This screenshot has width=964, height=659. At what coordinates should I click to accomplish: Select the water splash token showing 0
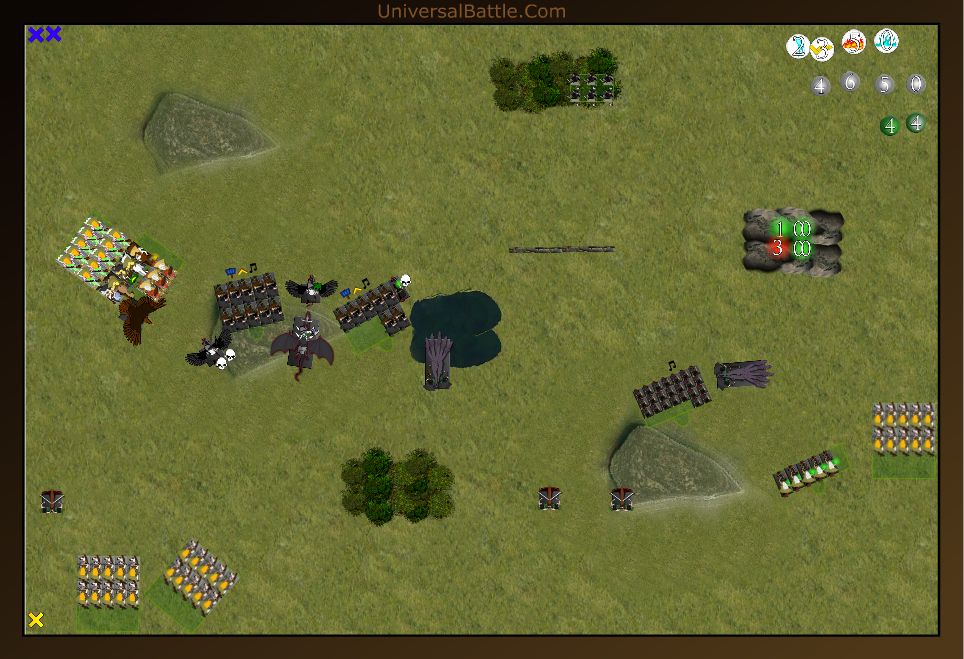(x=886, y=41)
